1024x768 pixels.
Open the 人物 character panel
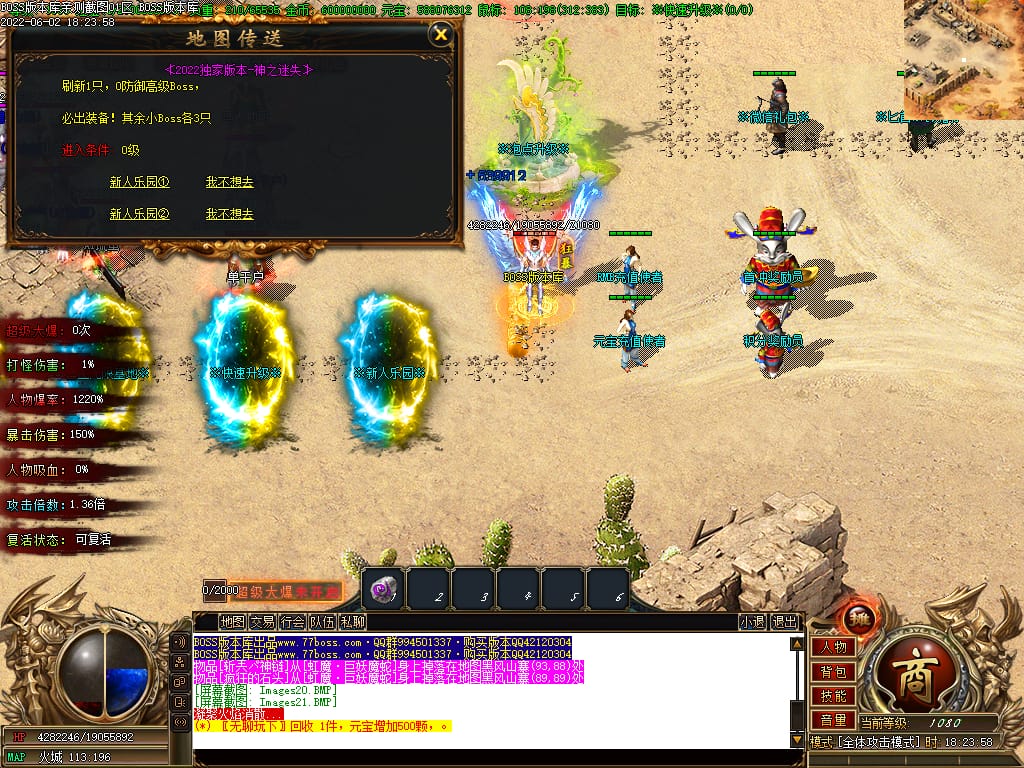[833, 647]
